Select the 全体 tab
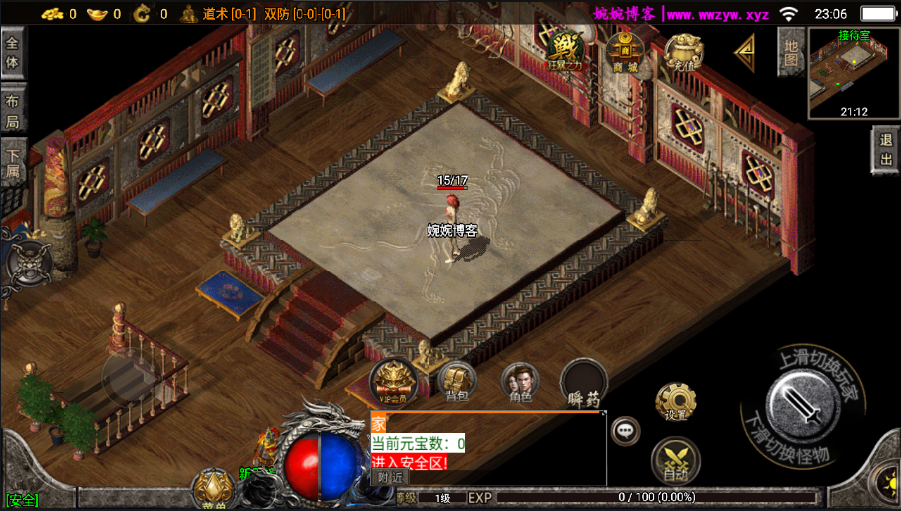This screenshot has height=511, width=901. 13,53
